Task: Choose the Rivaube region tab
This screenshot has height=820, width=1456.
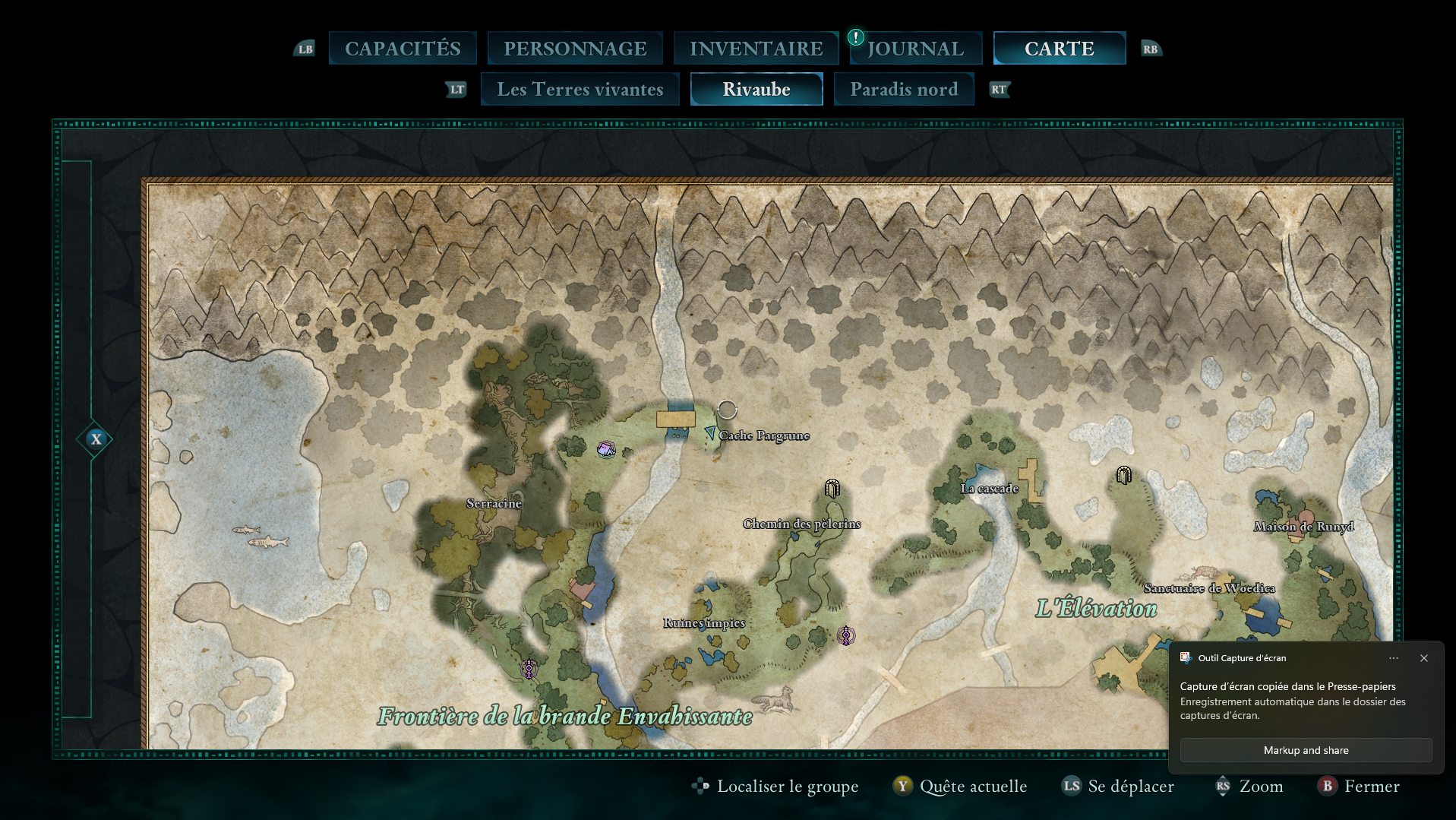Action: (x=756, y=90)
